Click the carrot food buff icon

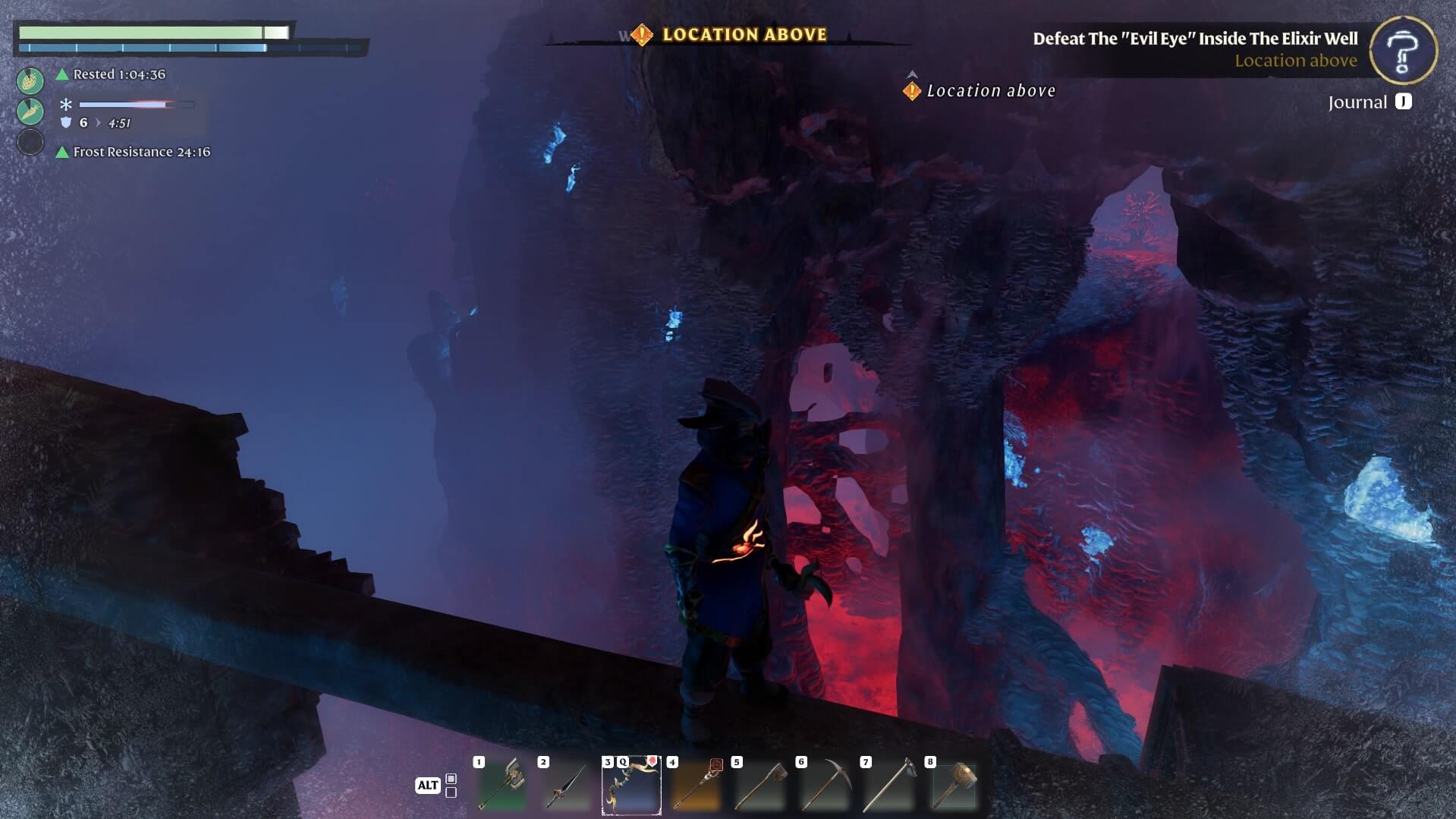click(30, 111)
